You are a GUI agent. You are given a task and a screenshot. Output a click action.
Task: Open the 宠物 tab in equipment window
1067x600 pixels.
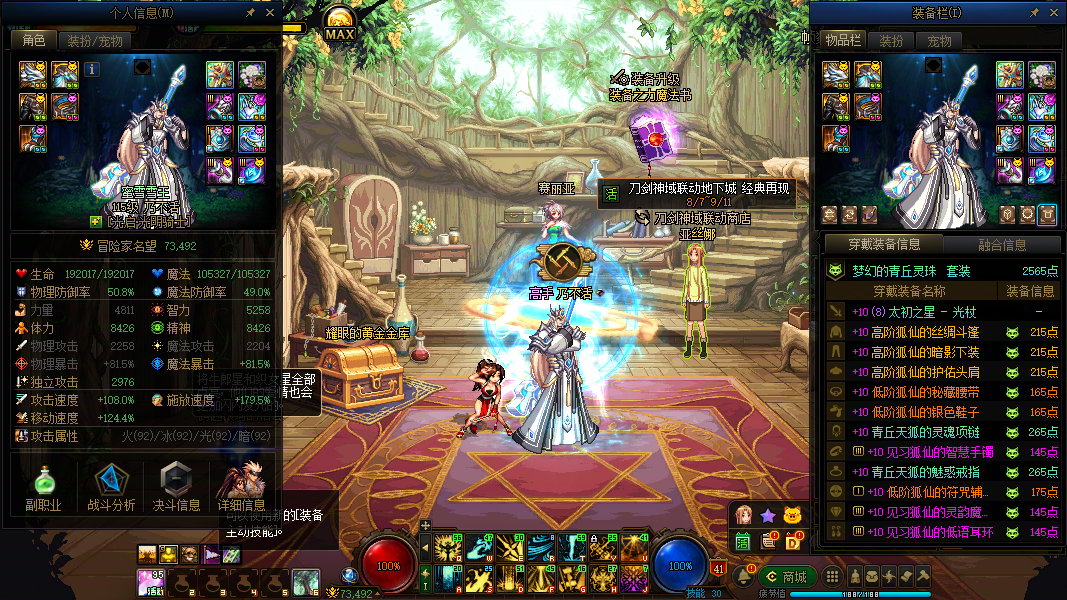click(x=939, y=41)
